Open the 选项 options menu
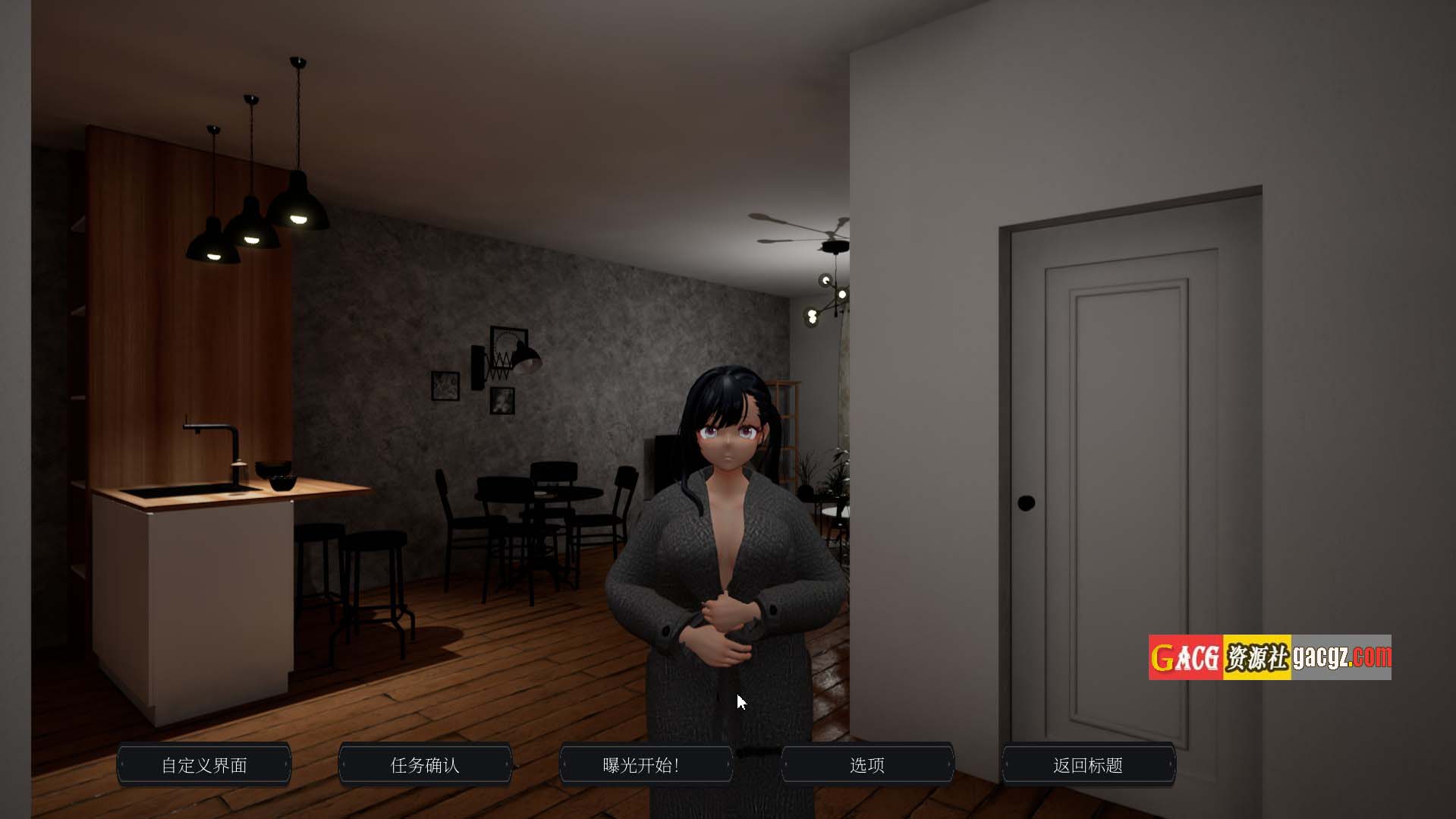This screenshot has height=819, width=1456. [867, 764]
